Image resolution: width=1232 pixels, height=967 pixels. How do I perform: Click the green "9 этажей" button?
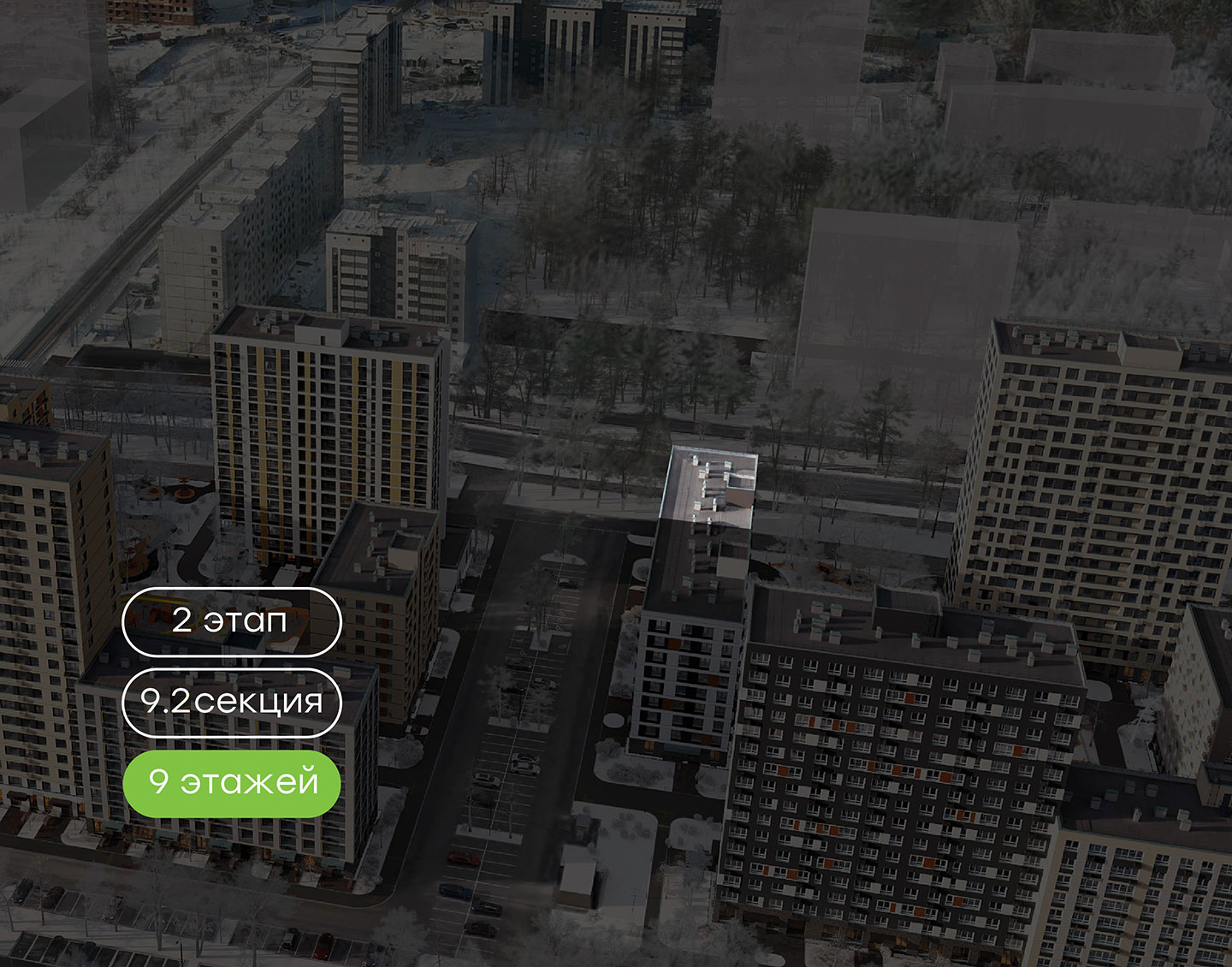231,782
